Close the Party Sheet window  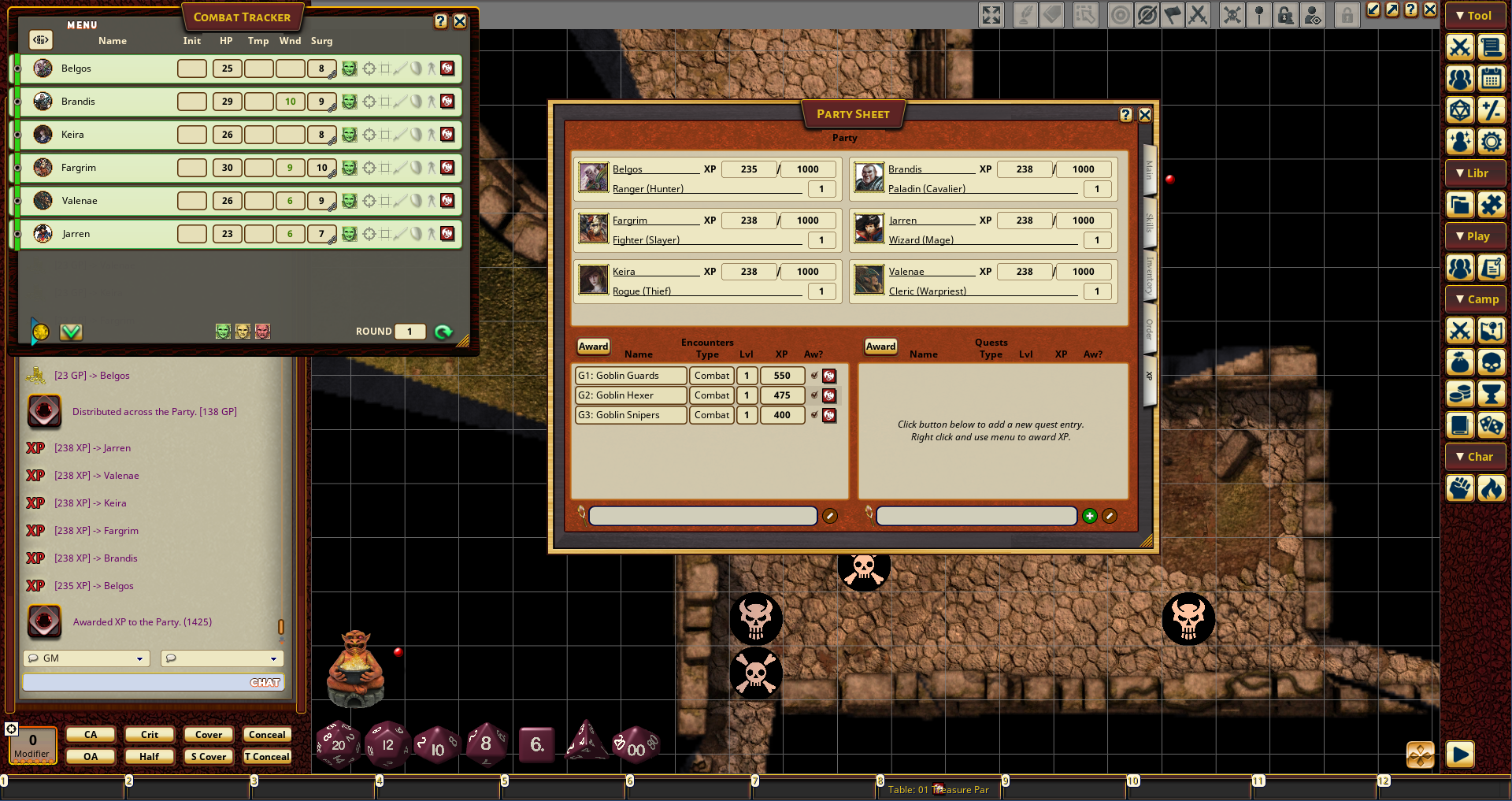point(1145,115)
